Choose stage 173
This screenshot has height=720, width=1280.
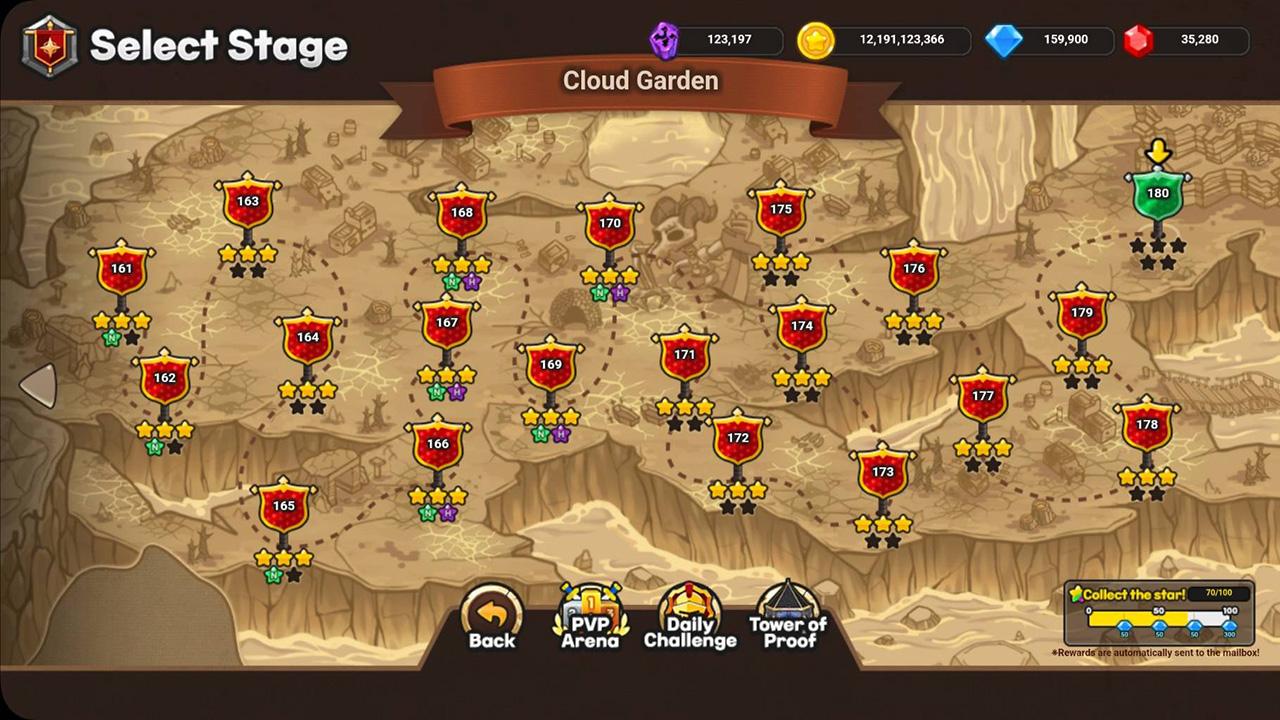pyautogui.click(x=883, y=474)
